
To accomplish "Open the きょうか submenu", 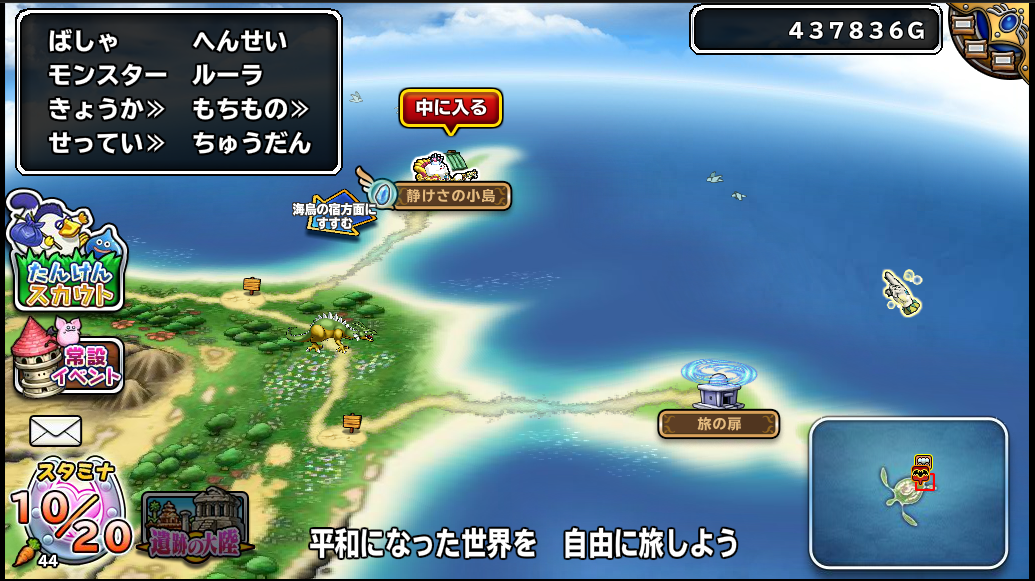I will [107, 109].
